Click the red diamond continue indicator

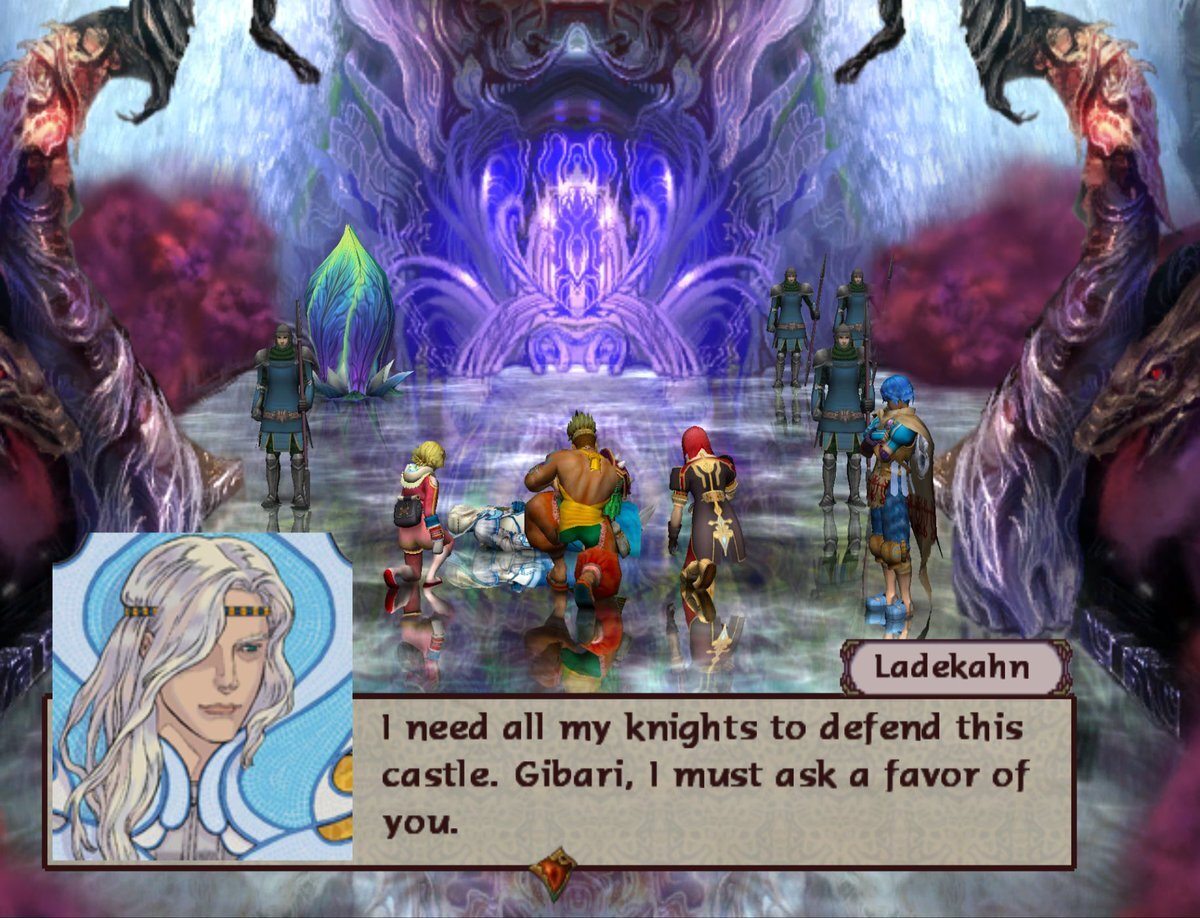[x=553, y=873]
